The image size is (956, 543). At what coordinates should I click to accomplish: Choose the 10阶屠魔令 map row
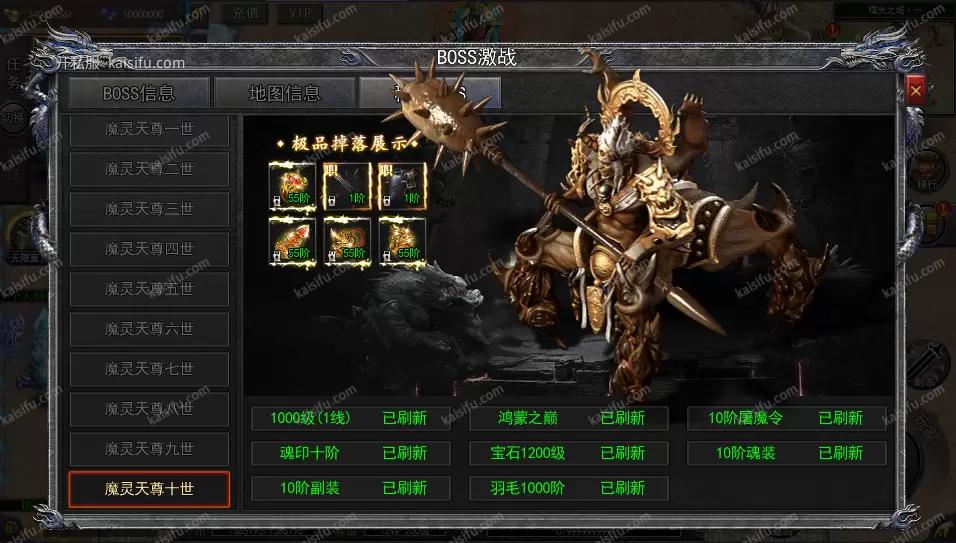pos(786,418)
